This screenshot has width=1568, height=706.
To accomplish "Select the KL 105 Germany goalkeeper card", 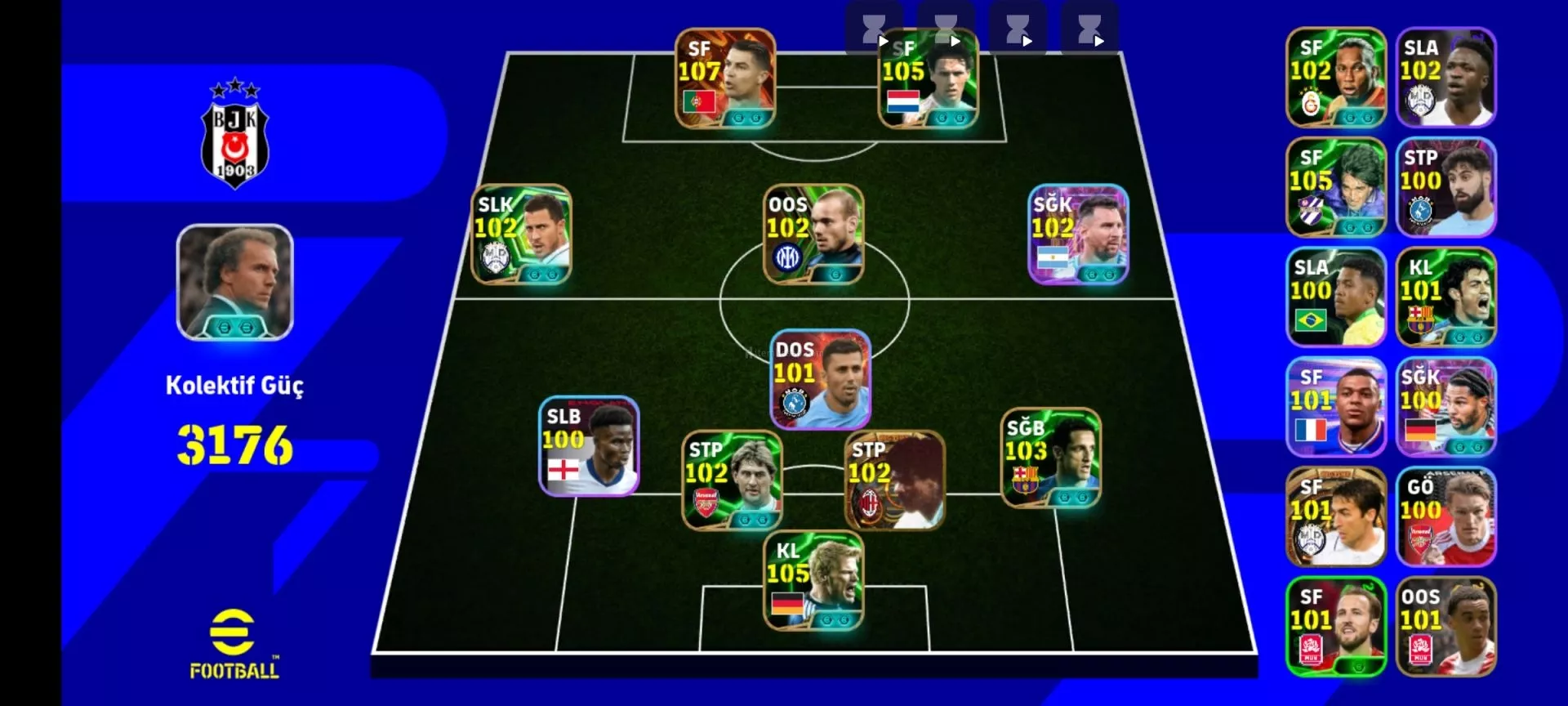I will coord(813,581).
